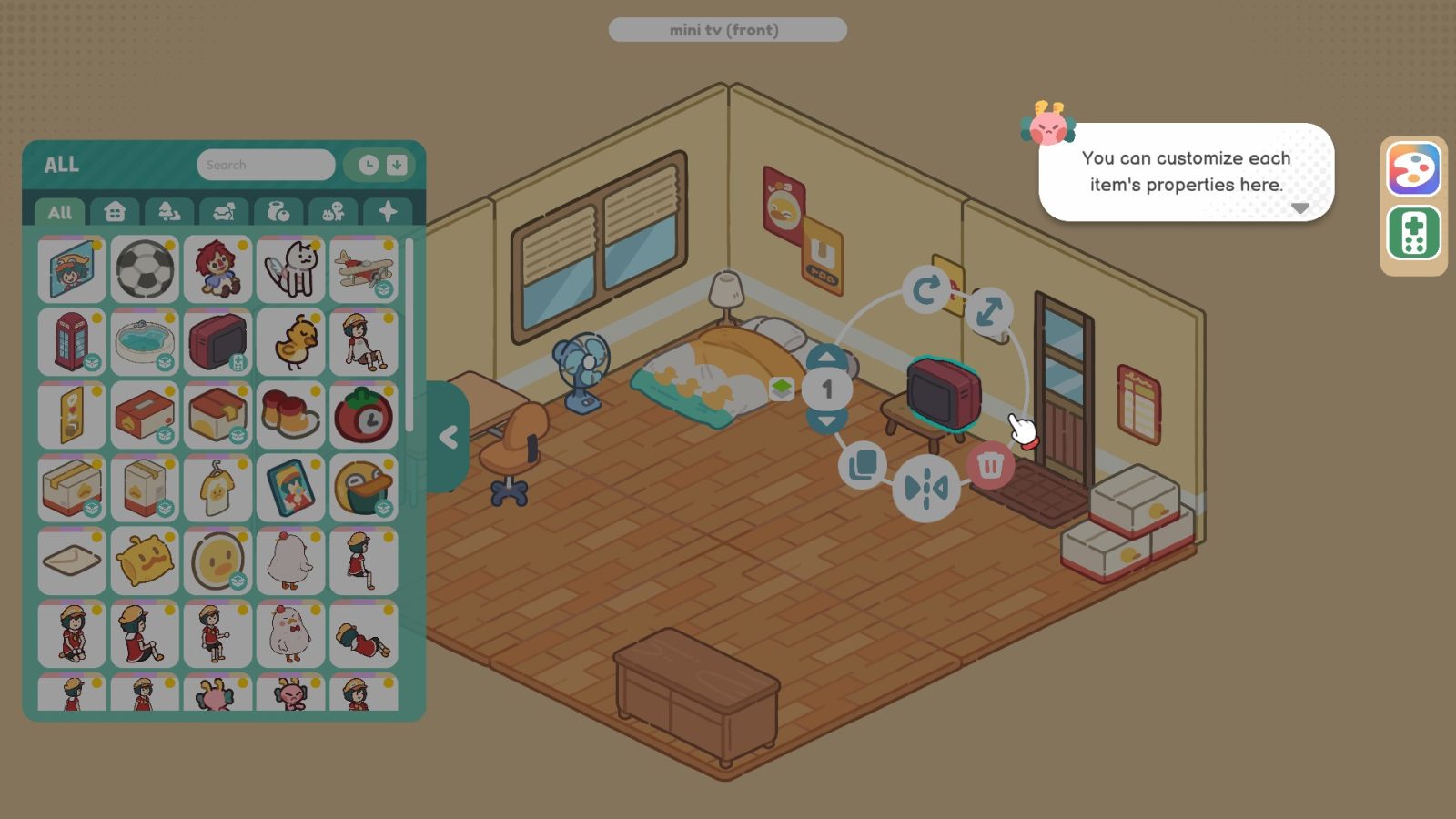Click the download sort icon beside the clock
The image size is (1456, 819).
395,165
